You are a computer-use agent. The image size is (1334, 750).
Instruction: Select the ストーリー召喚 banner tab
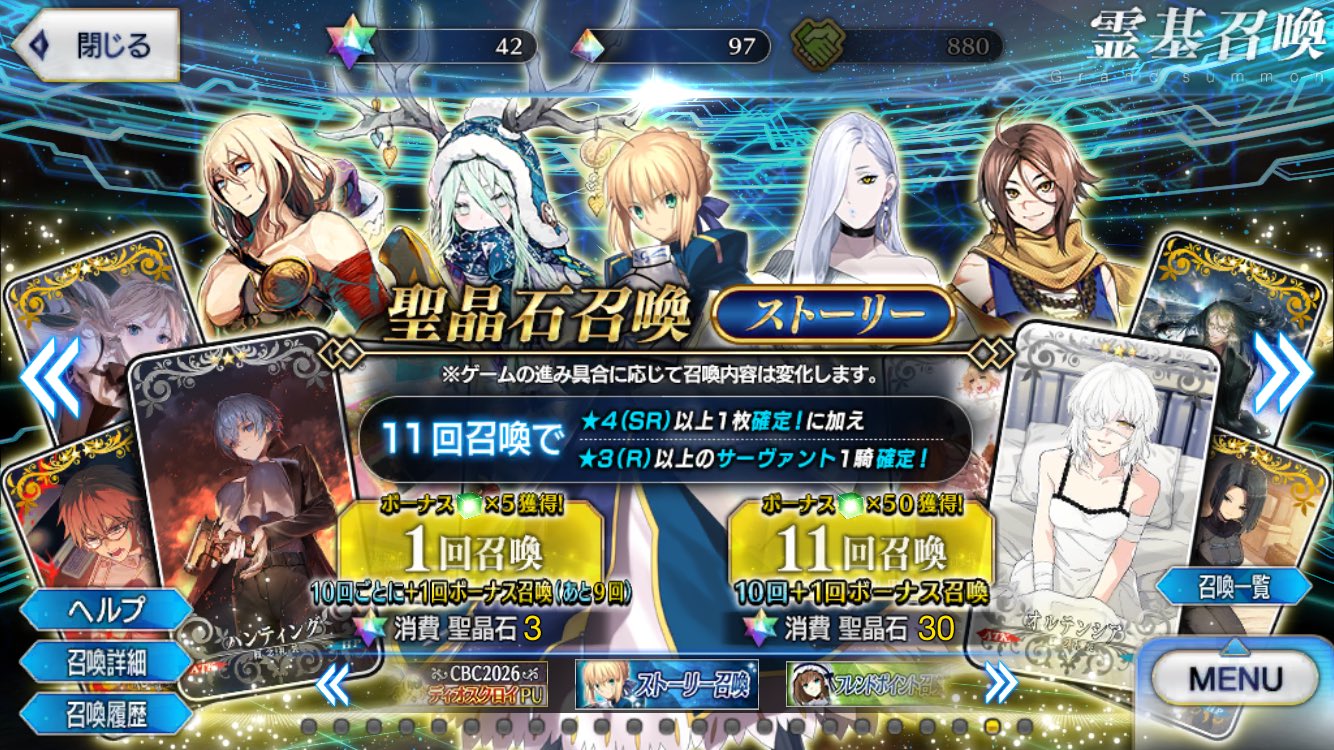(667, 685)
